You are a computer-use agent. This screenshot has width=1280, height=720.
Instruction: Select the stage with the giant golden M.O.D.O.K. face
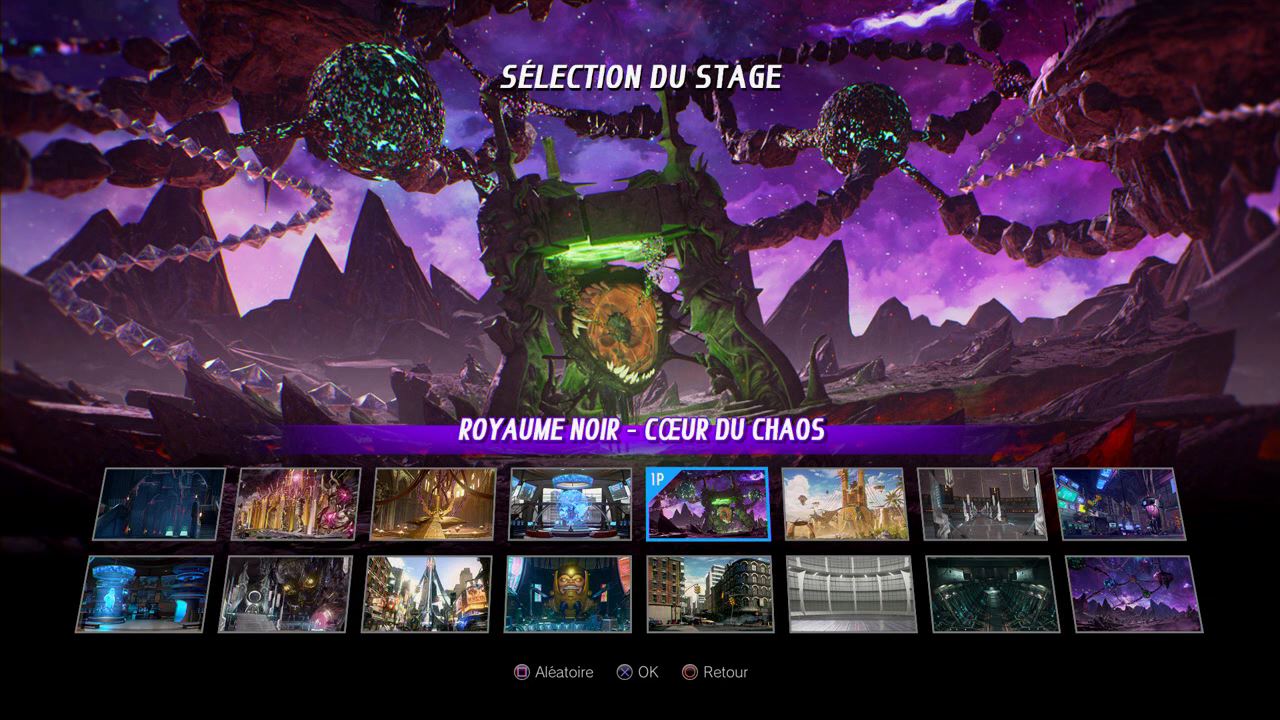[x=569, y=594]
